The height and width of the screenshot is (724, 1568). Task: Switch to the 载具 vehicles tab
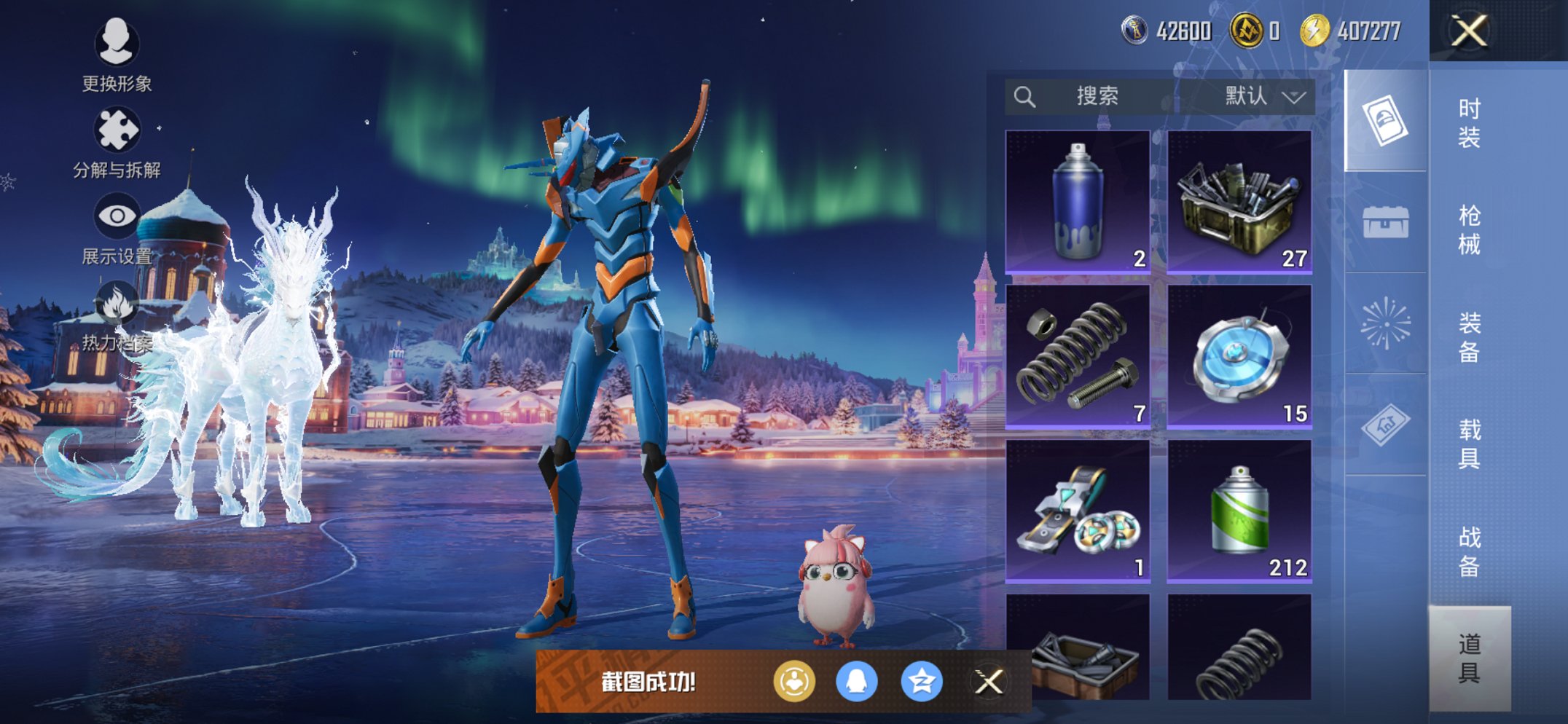(1469, 444)
